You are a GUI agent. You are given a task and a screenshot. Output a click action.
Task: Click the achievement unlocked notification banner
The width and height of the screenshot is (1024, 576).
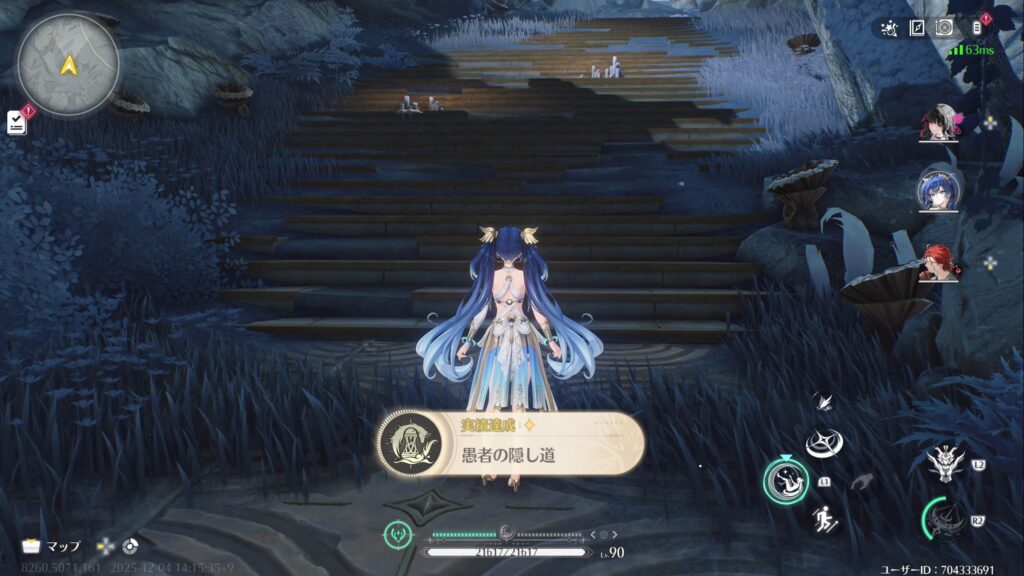point(510,444)
